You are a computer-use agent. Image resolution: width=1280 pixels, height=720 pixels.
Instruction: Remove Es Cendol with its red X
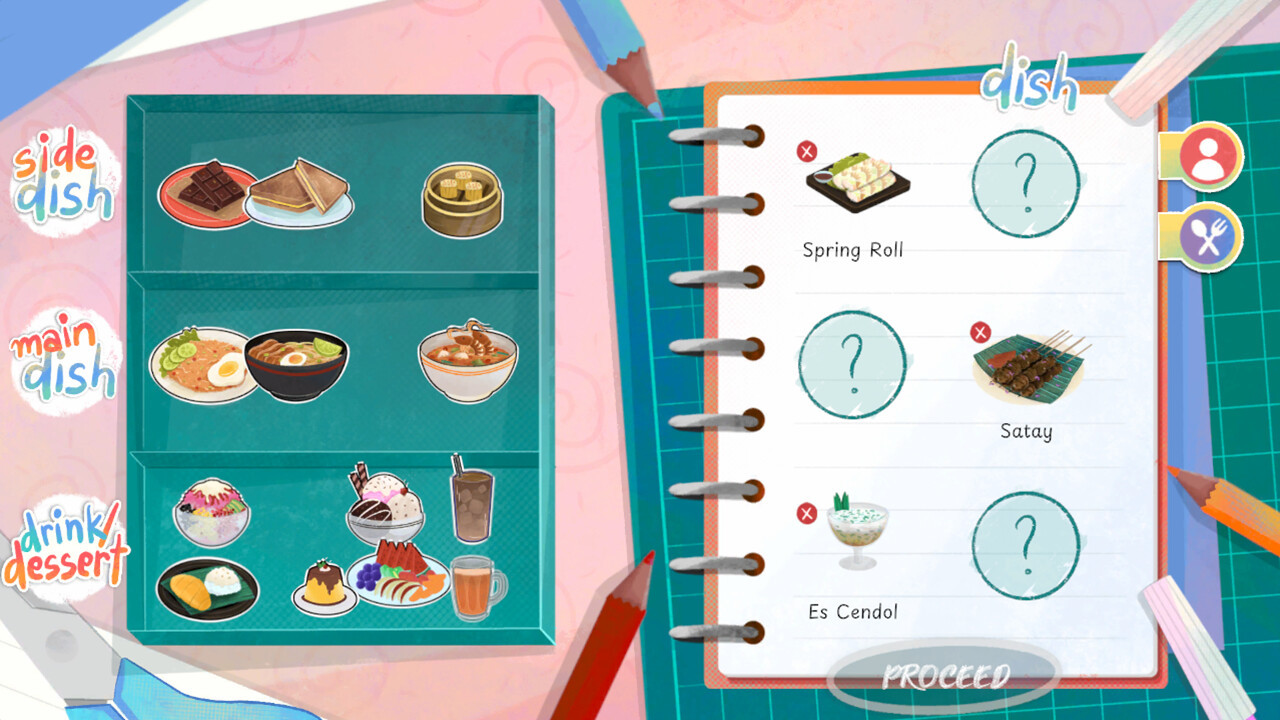pyautogui.click(x=807, y=513)
